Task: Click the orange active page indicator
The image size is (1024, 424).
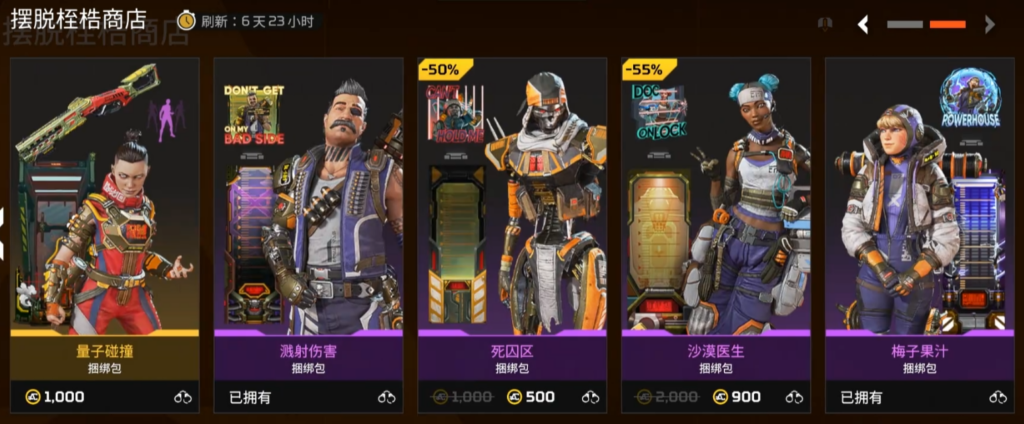Action: point(948,24)
